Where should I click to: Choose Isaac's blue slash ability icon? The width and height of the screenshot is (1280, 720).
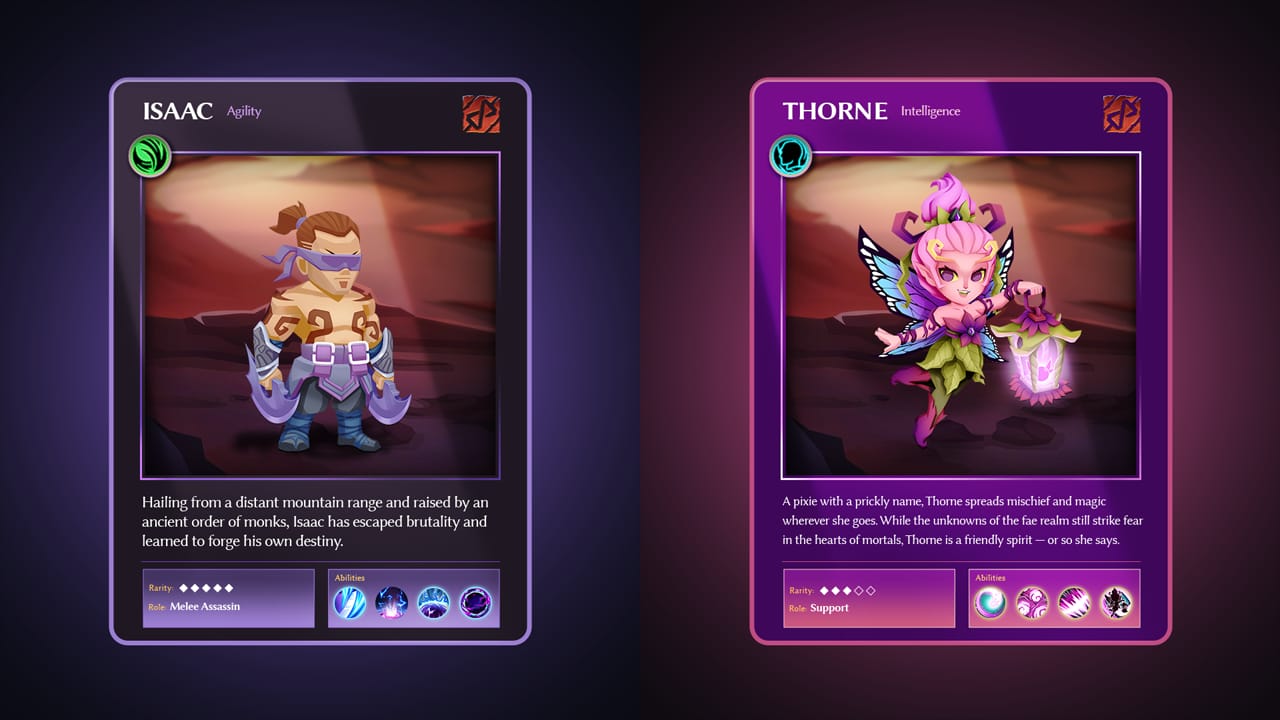(349, 603)
